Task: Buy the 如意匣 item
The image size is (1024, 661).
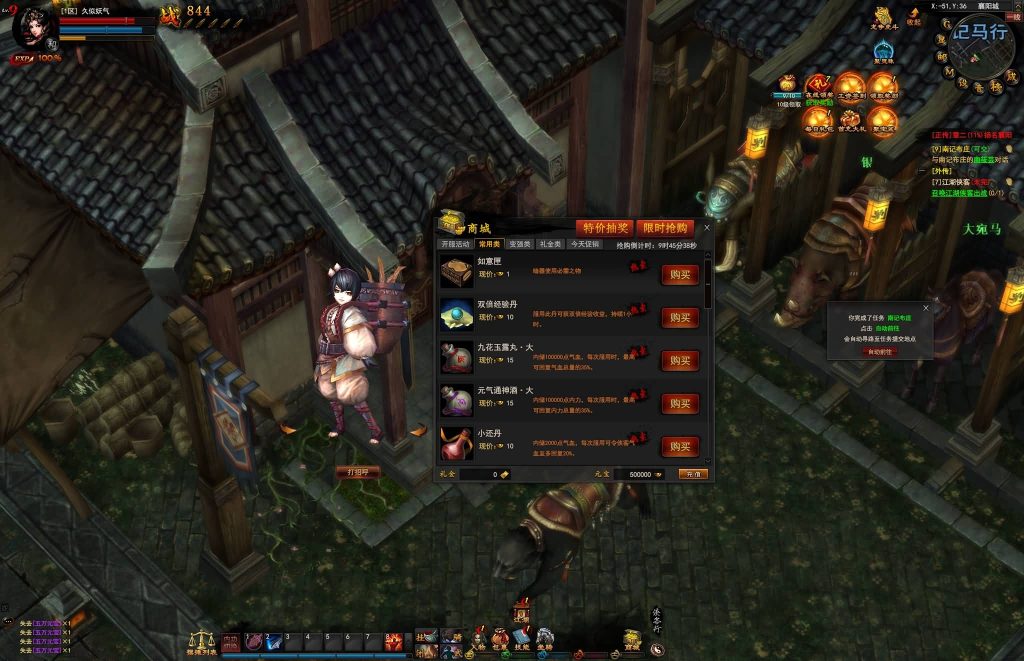Action: click(x=680, y=275)
